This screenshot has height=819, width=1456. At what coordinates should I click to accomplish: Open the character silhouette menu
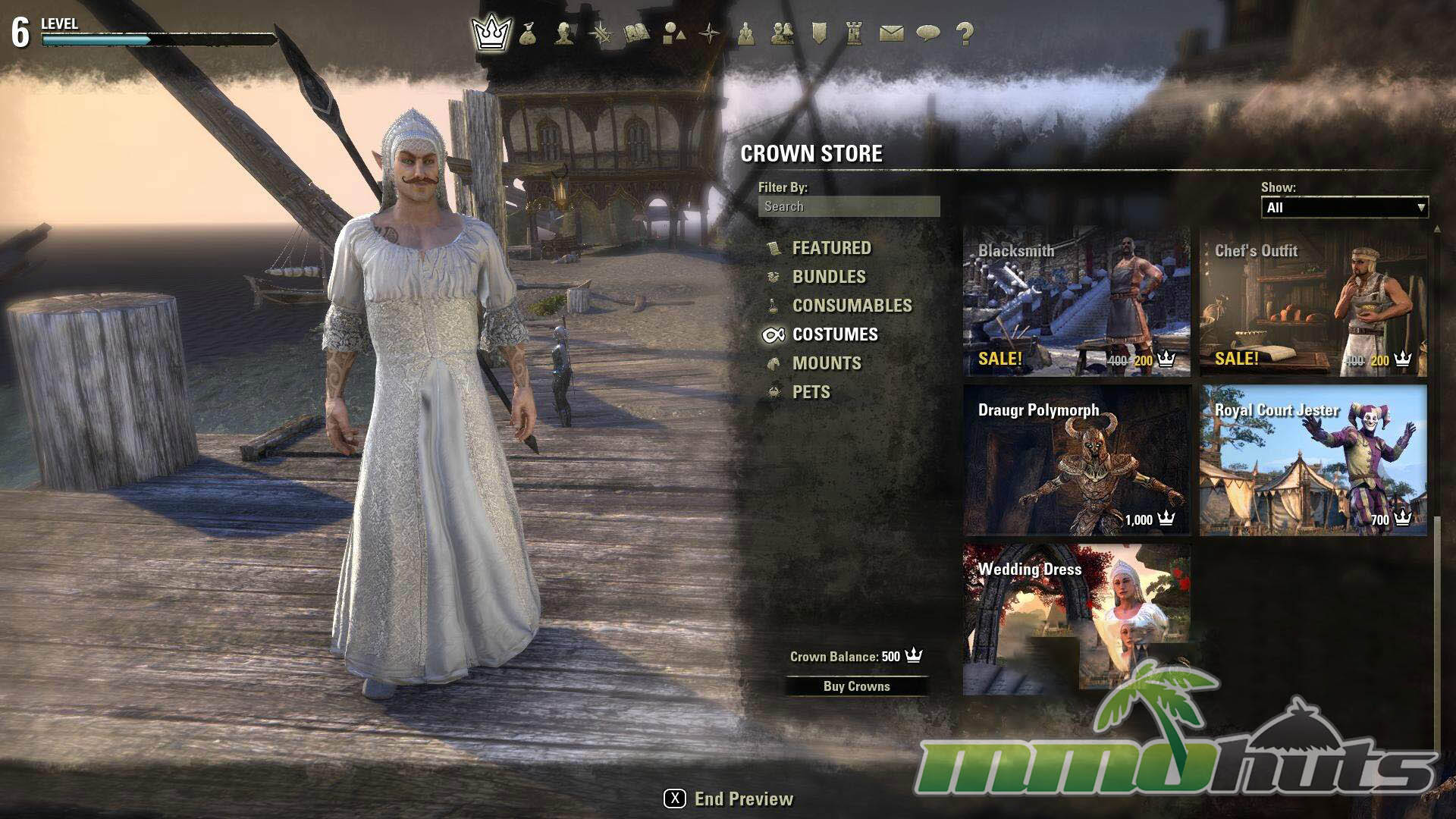coord(563,33)
